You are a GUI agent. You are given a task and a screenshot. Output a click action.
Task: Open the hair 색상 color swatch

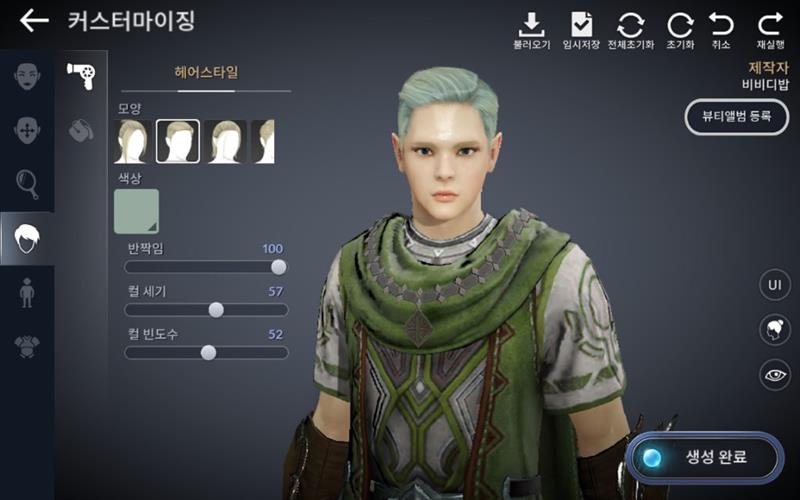point(136,210)
